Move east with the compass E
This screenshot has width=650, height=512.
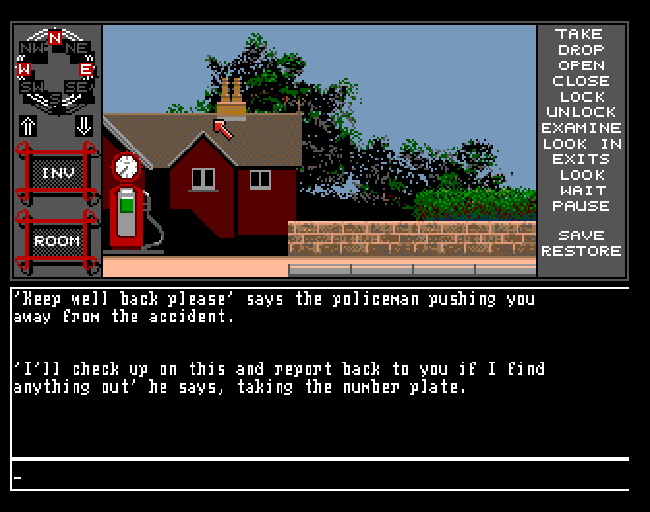point(86,69)
